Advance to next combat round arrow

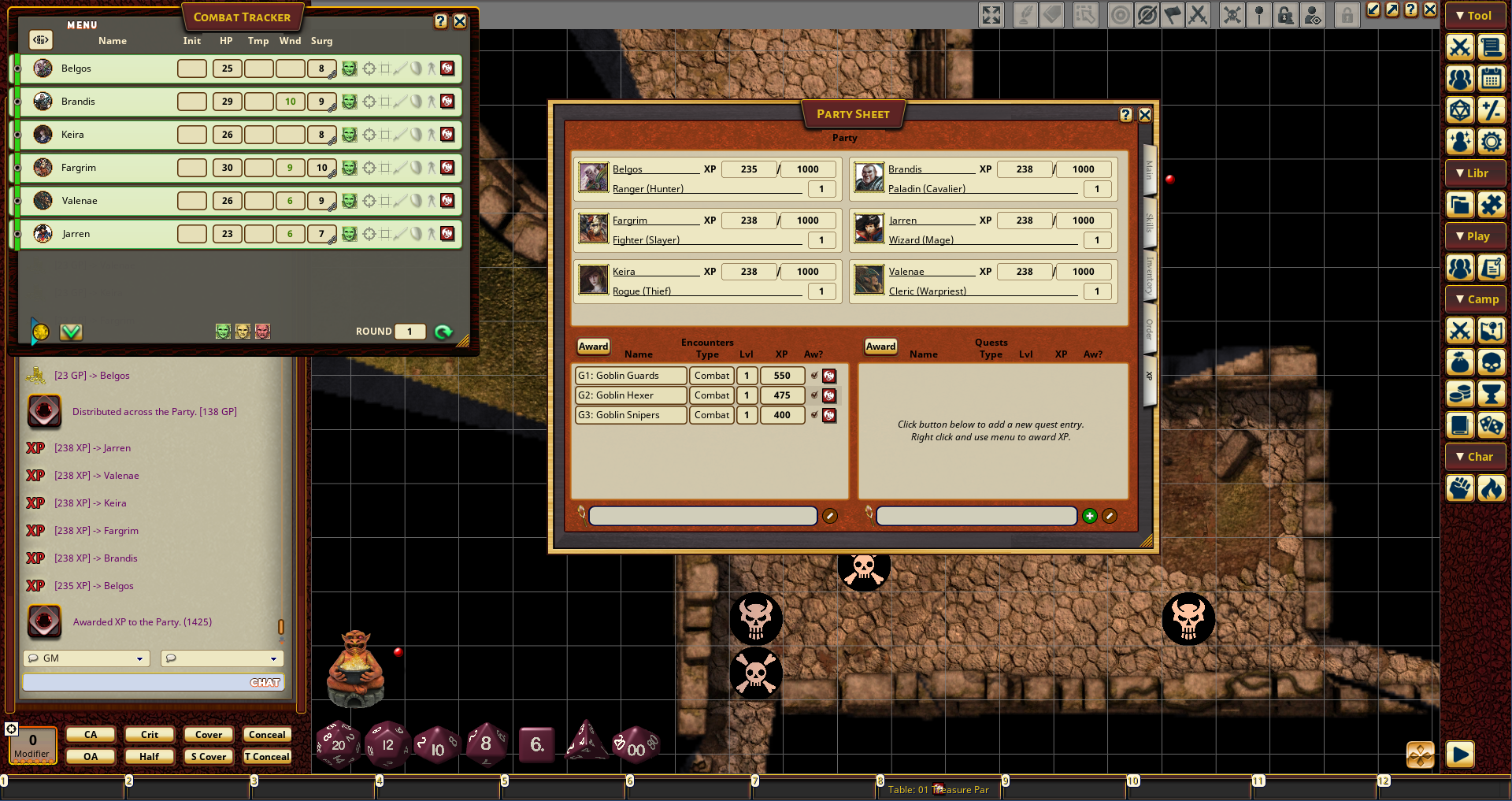tap(443, 332)
